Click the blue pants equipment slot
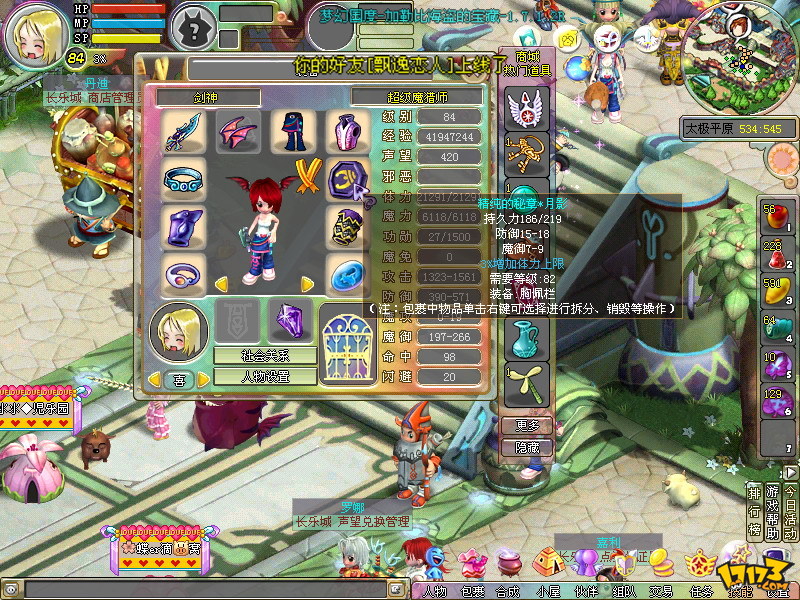This screenshot has height=600, width=800. tap(292, 131)
